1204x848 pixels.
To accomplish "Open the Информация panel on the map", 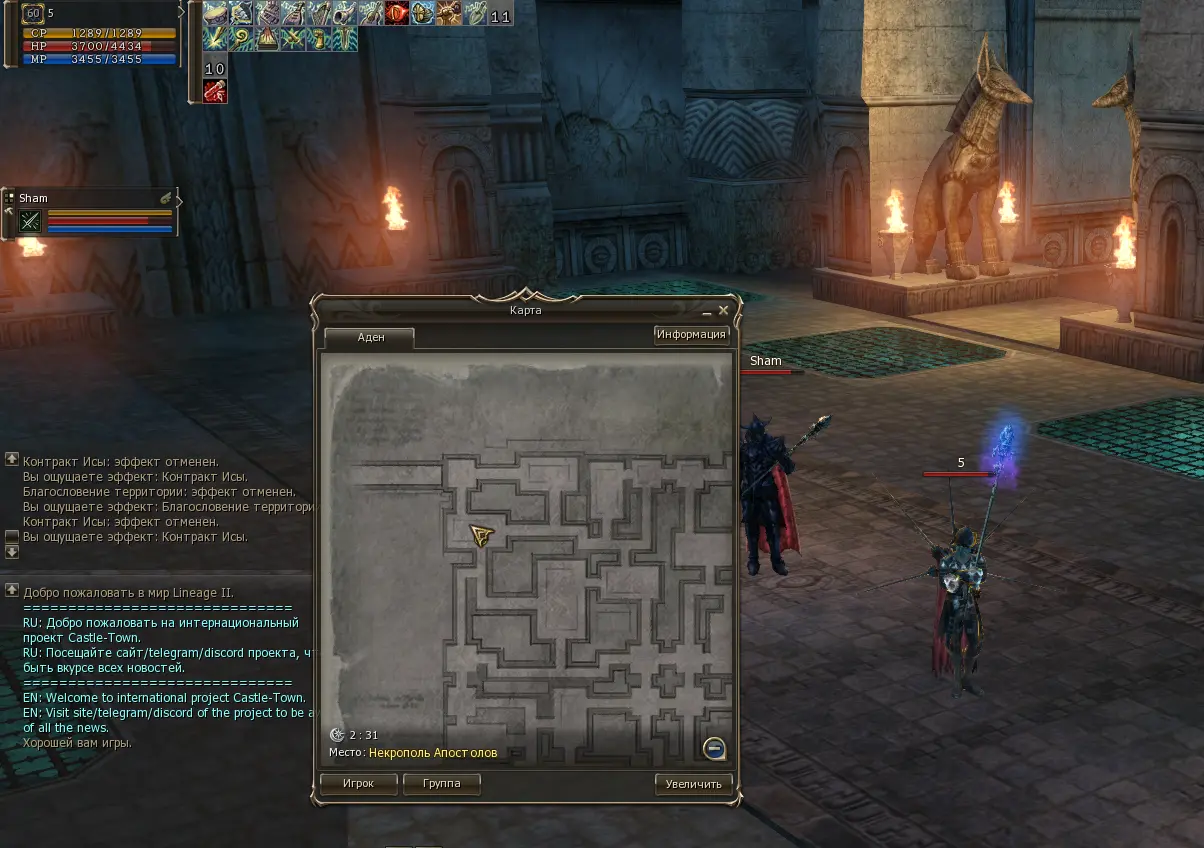I will (691, 335).
